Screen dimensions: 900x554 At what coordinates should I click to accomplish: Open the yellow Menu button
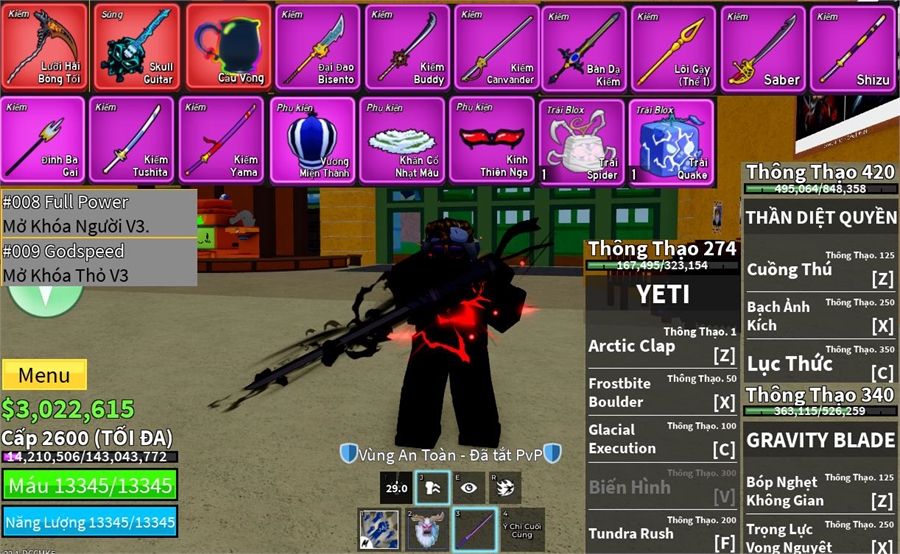(x=44, y=376)
